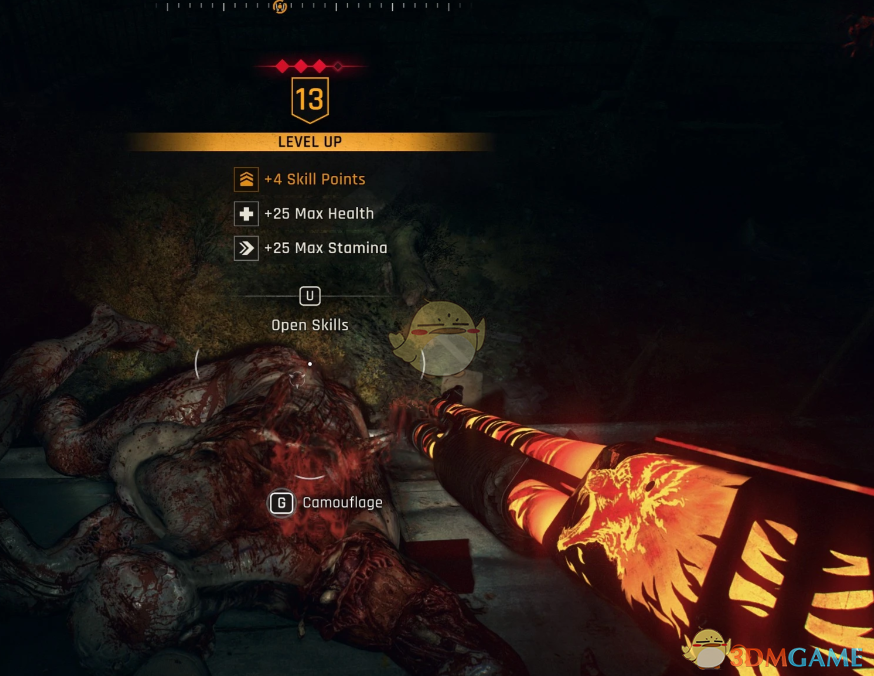Select the Max Health cross icon
This screenshot has width=874, height=676.
pos(246,214)
